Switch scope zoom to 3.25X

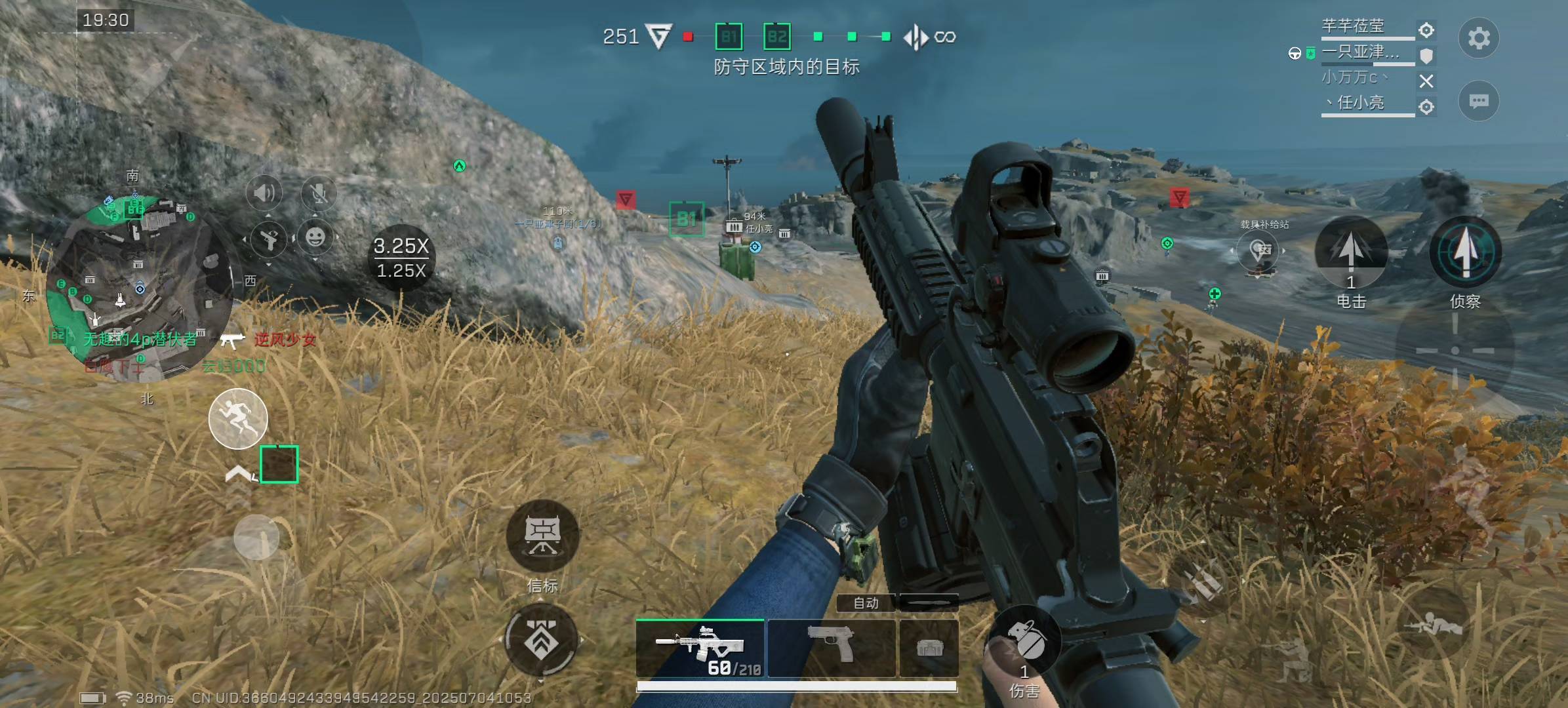pos(401,246)
